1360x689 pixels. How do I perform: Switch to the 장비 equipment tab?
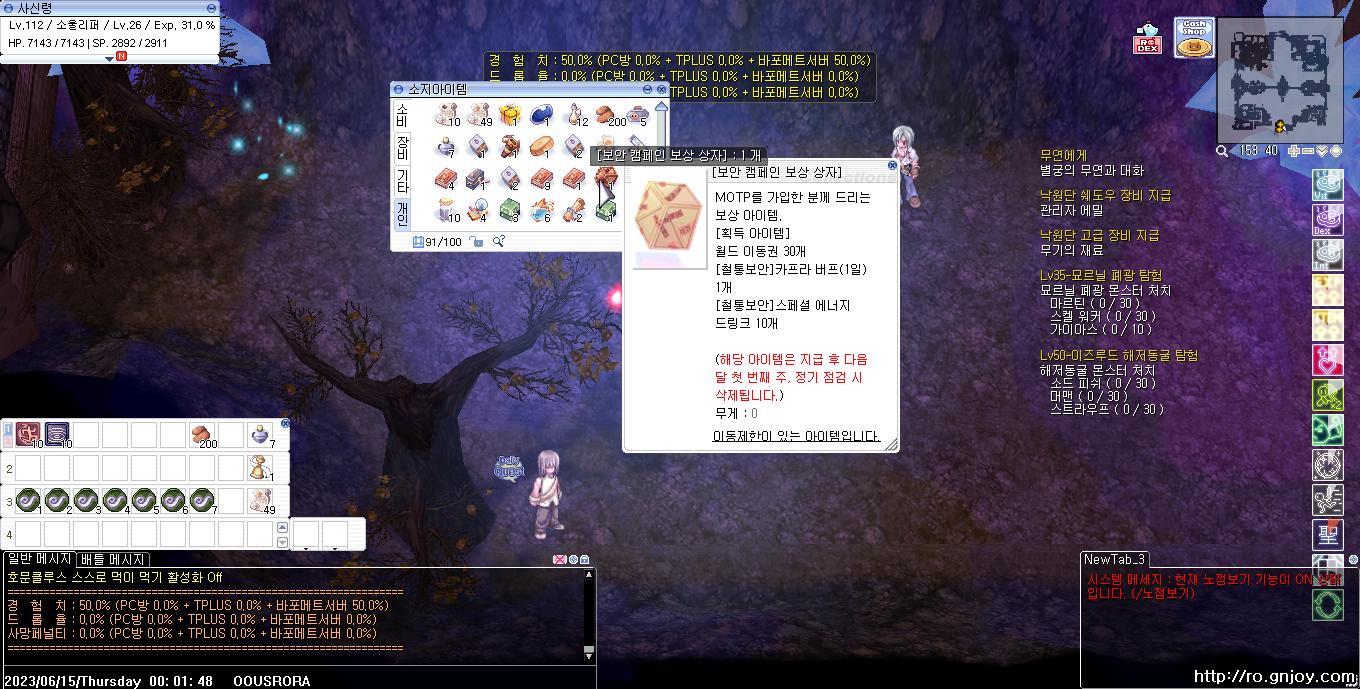(402, 148)
